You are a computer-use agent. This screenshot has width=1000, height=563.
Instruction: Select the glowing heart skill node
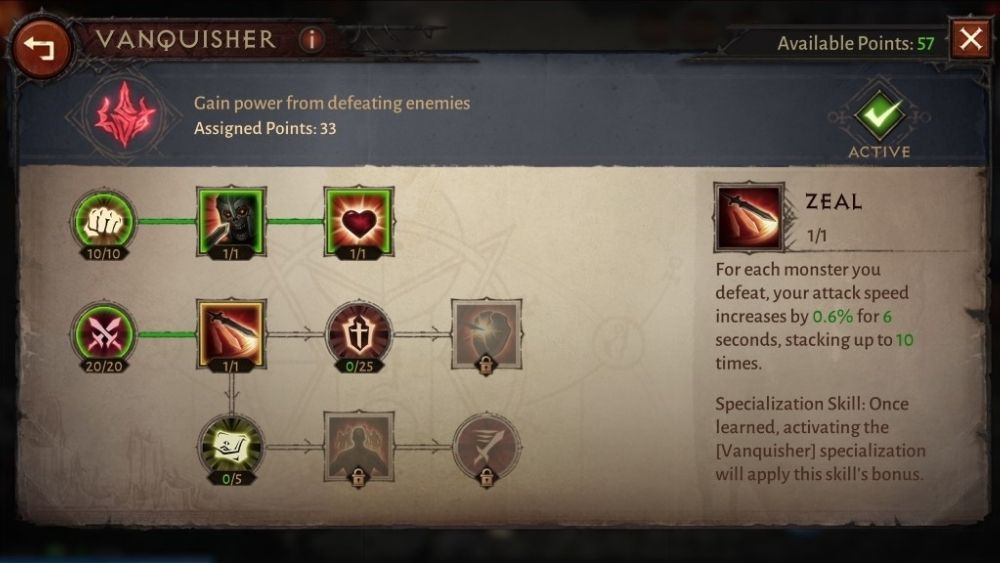tap(358, 220)
